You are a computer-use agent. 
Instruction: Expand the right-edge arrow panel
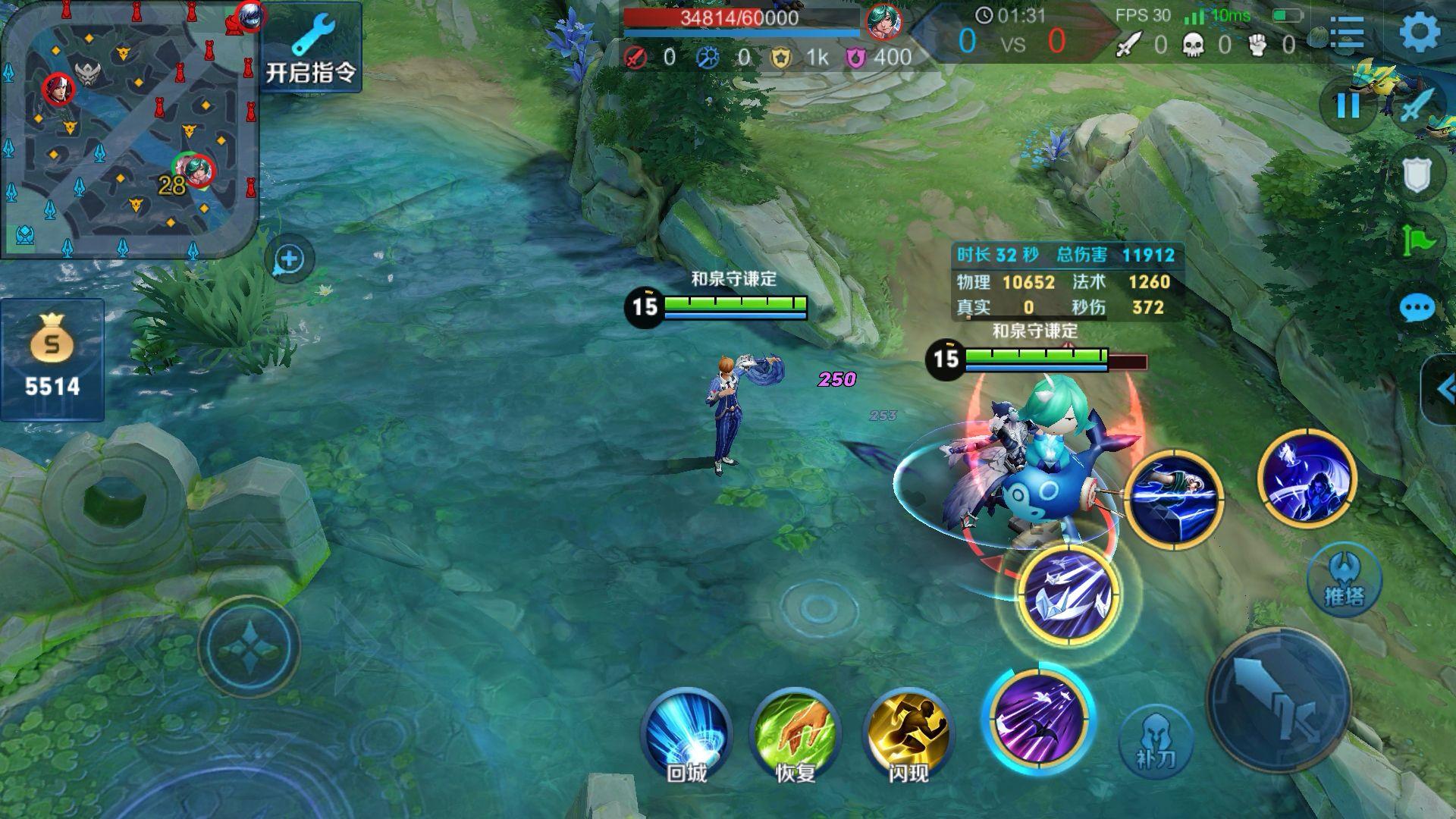click(1442, 390)
